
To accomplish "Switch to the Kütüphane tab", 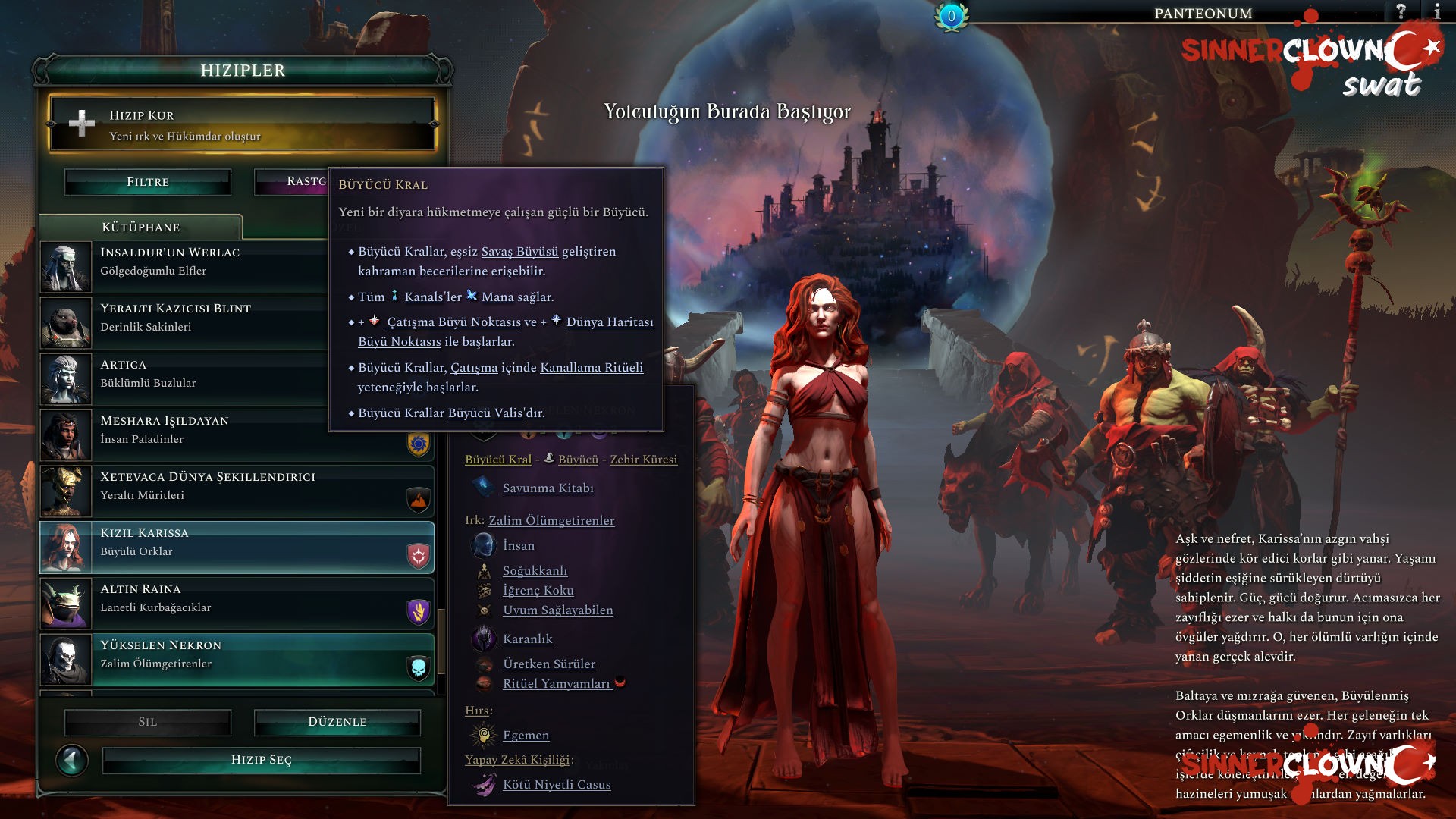I will click(141, 227).
